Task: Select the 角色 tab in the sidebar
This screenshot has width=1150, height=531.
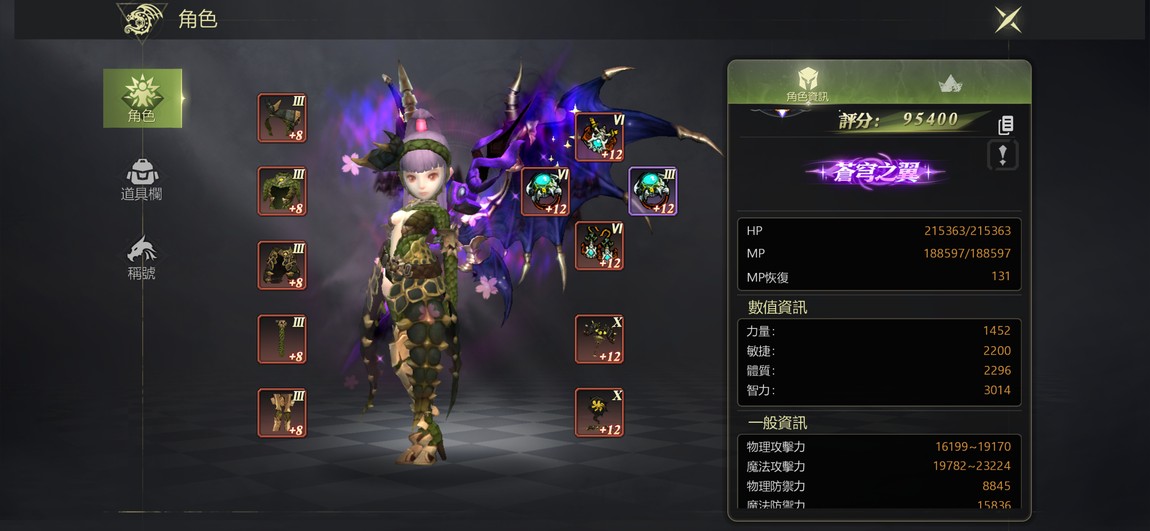Action: [142, 98]
